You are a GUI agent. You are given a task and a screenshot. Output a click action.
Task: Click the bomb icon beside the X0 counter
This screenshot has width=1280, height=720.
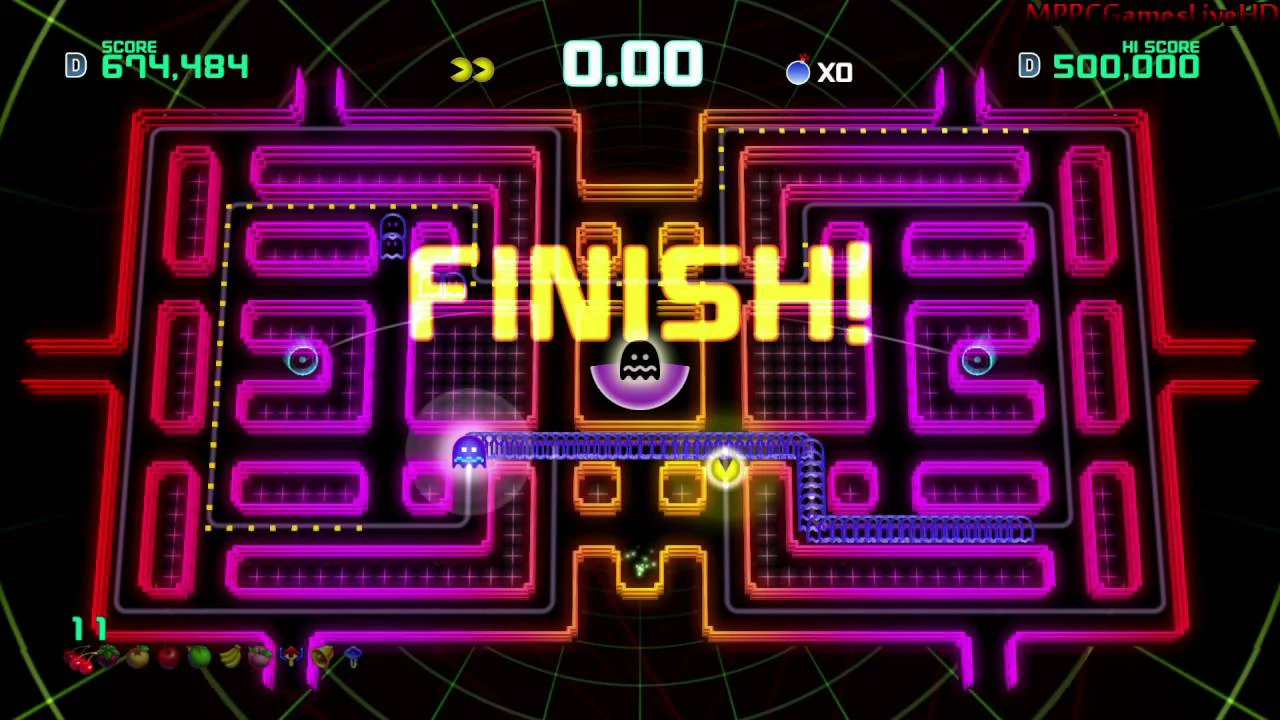[798, 71]
